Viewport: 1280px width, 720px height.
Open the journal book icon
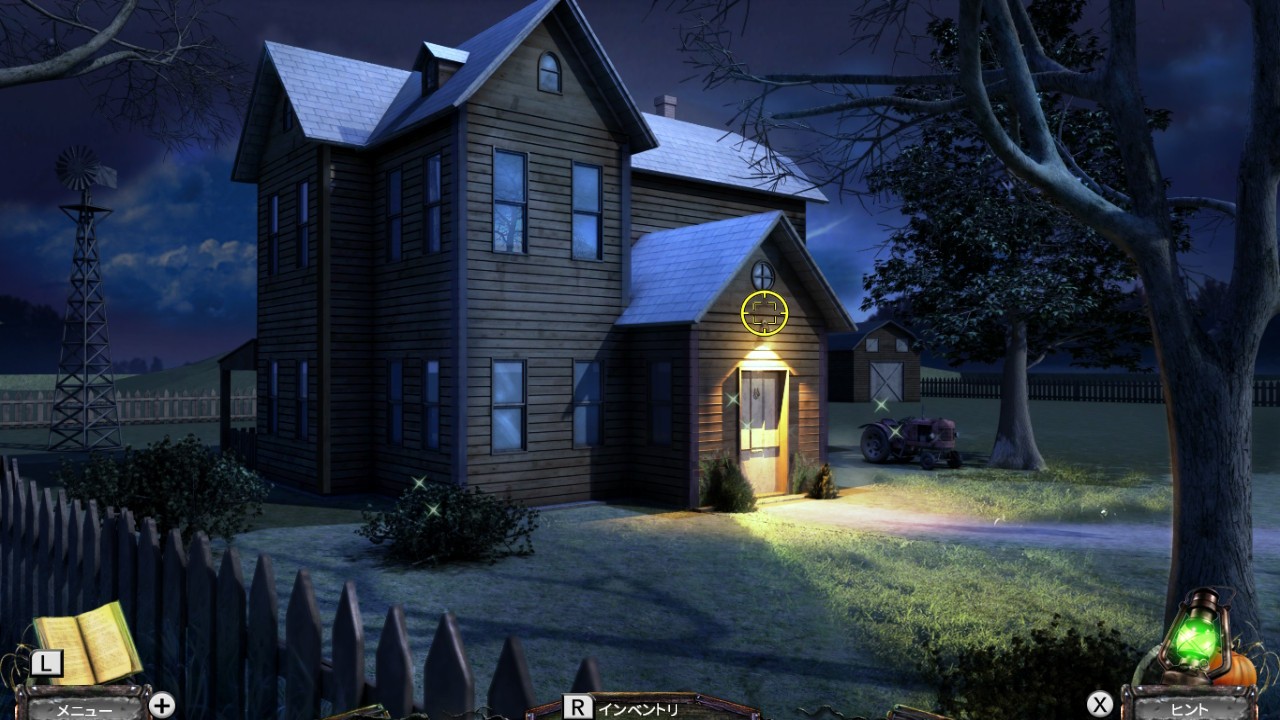pyautogui.click(x=88, y=640)
